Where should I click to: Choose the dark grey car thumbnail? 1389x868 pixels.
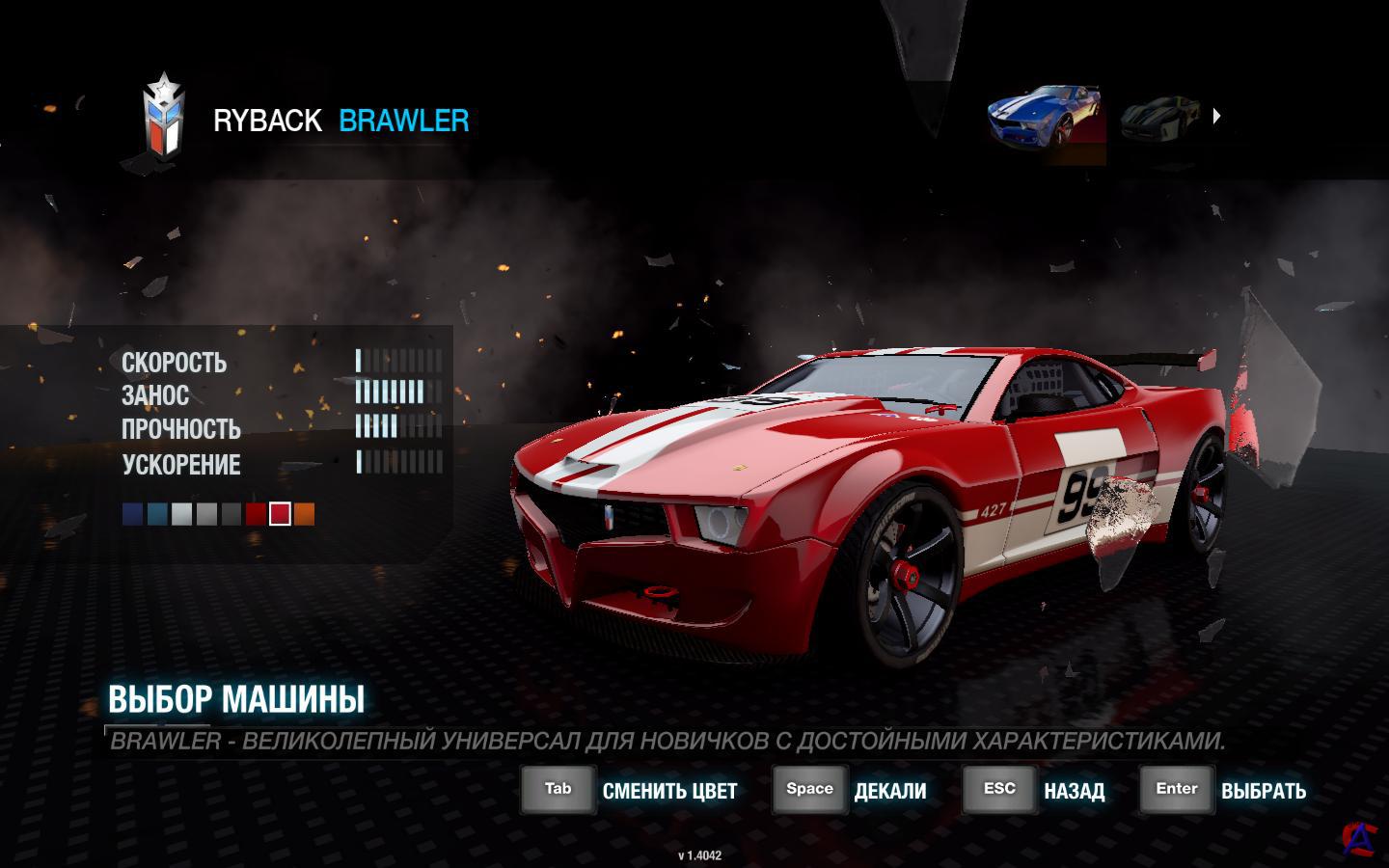coord(1160,120)
